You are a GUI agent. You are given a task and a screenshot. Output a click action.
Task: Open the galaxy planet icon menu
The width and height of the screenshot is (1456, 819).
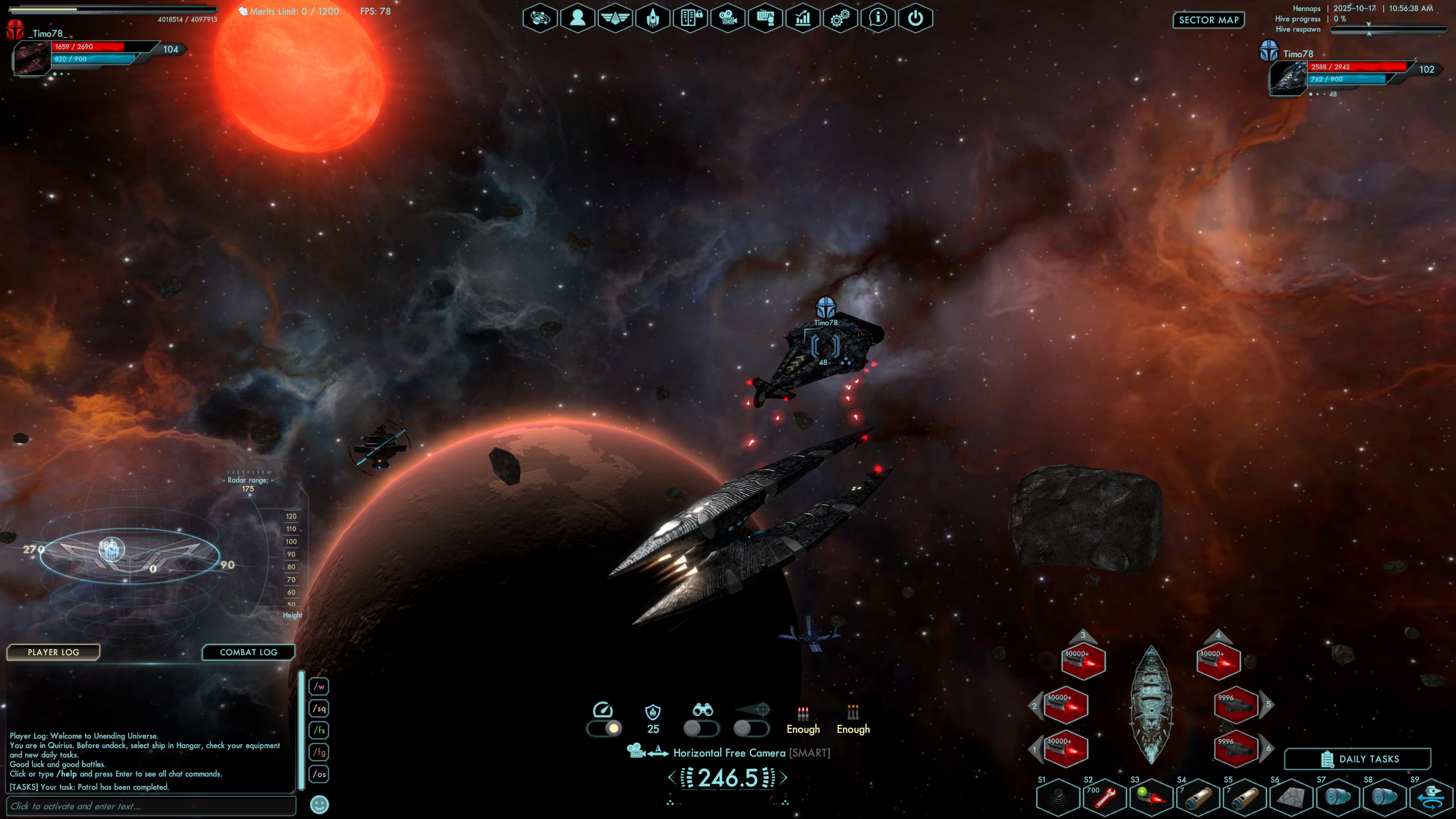(x=540, y=18)
